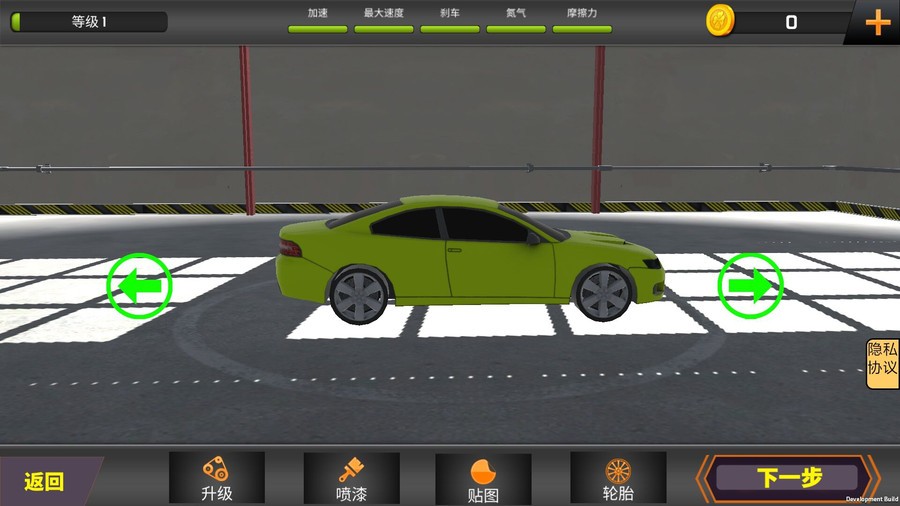Image resolution: width=900 pixels, height=506 pixels.
Task: Open the 升级 upgrade menu
Action: click(217, 478)
